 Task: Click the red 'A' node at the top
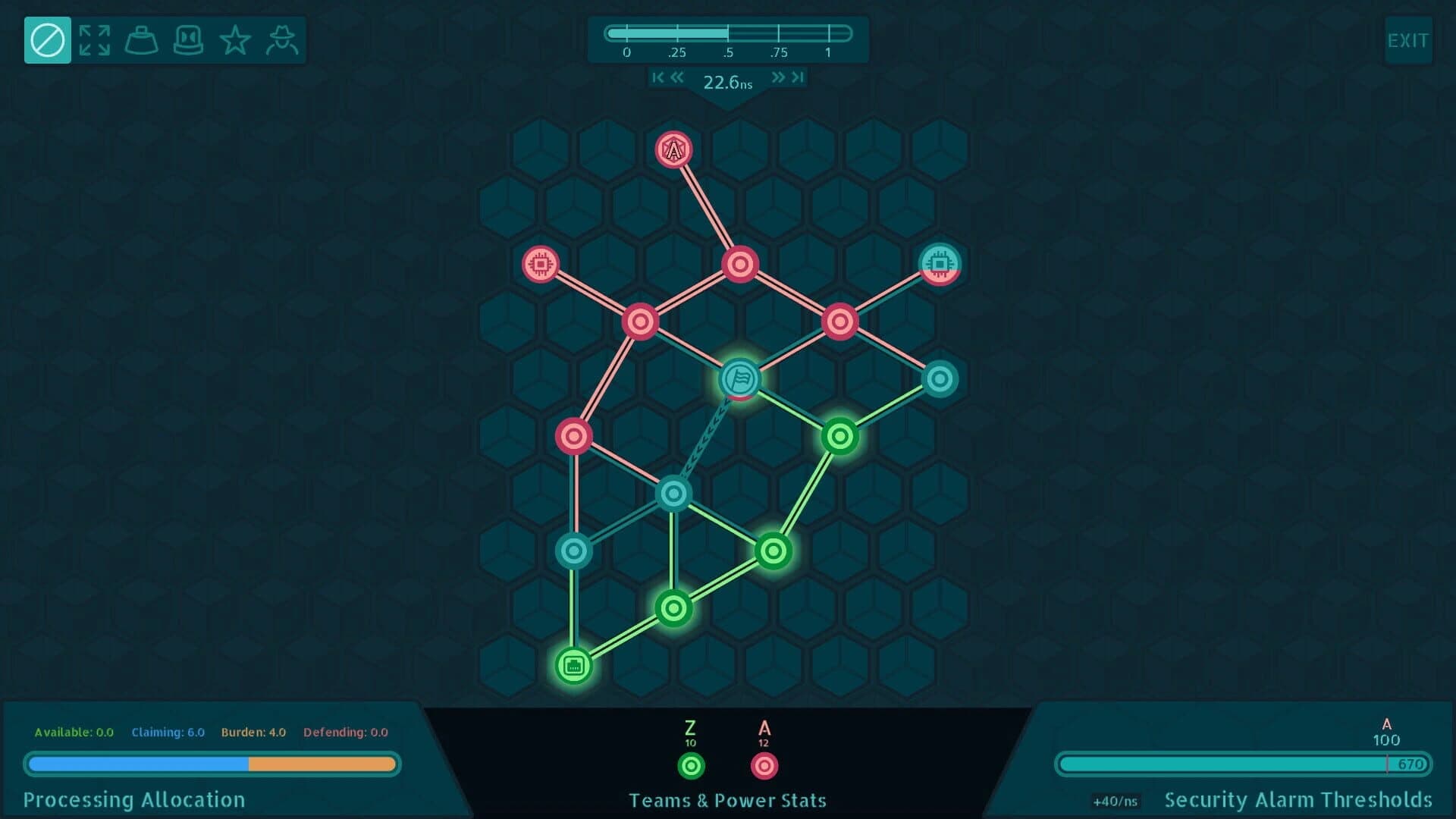coord(673,149)
